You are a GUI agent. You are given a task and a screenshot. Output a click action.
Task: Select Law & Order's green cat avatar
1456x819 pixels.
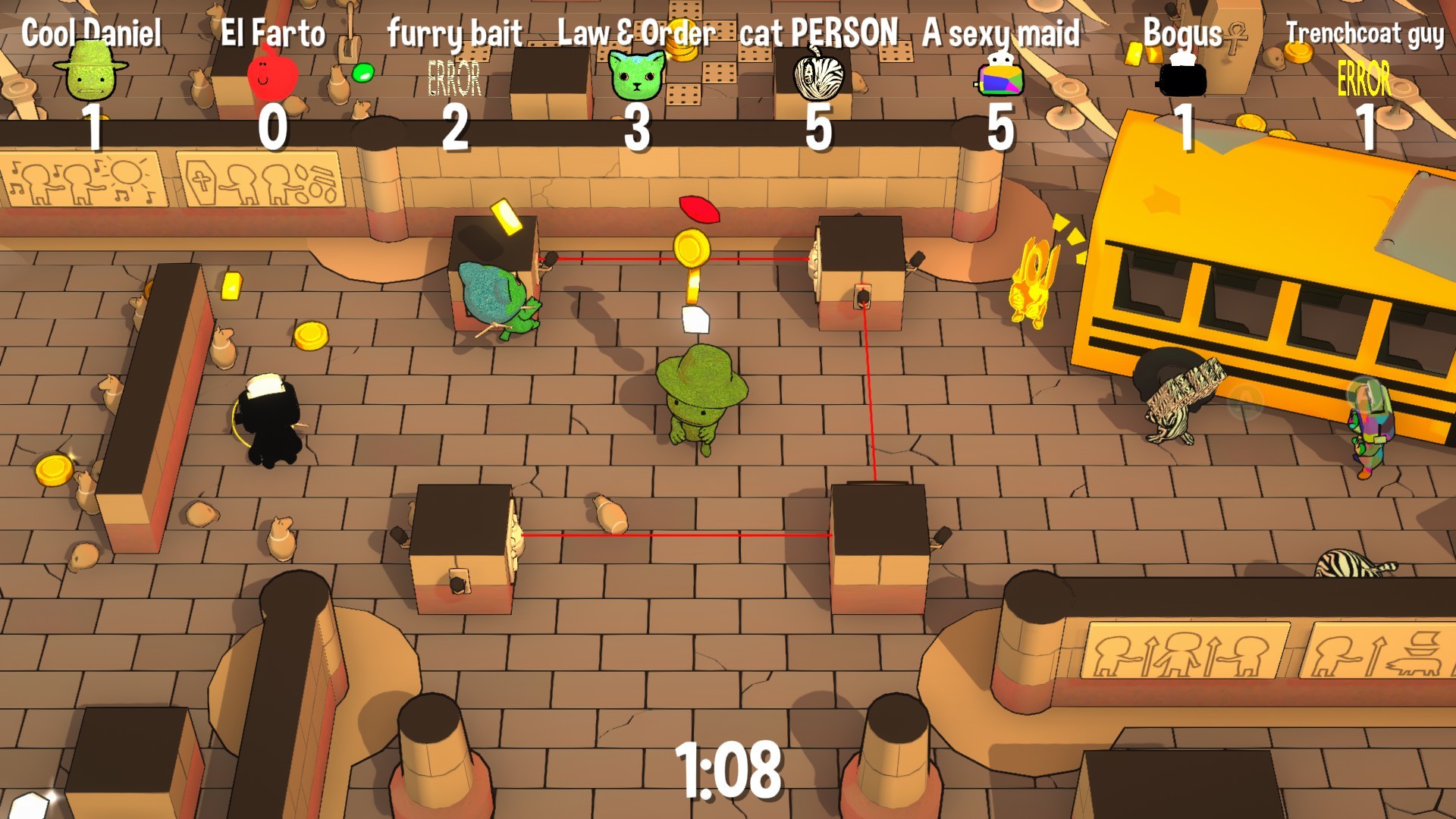coord(637,76)
